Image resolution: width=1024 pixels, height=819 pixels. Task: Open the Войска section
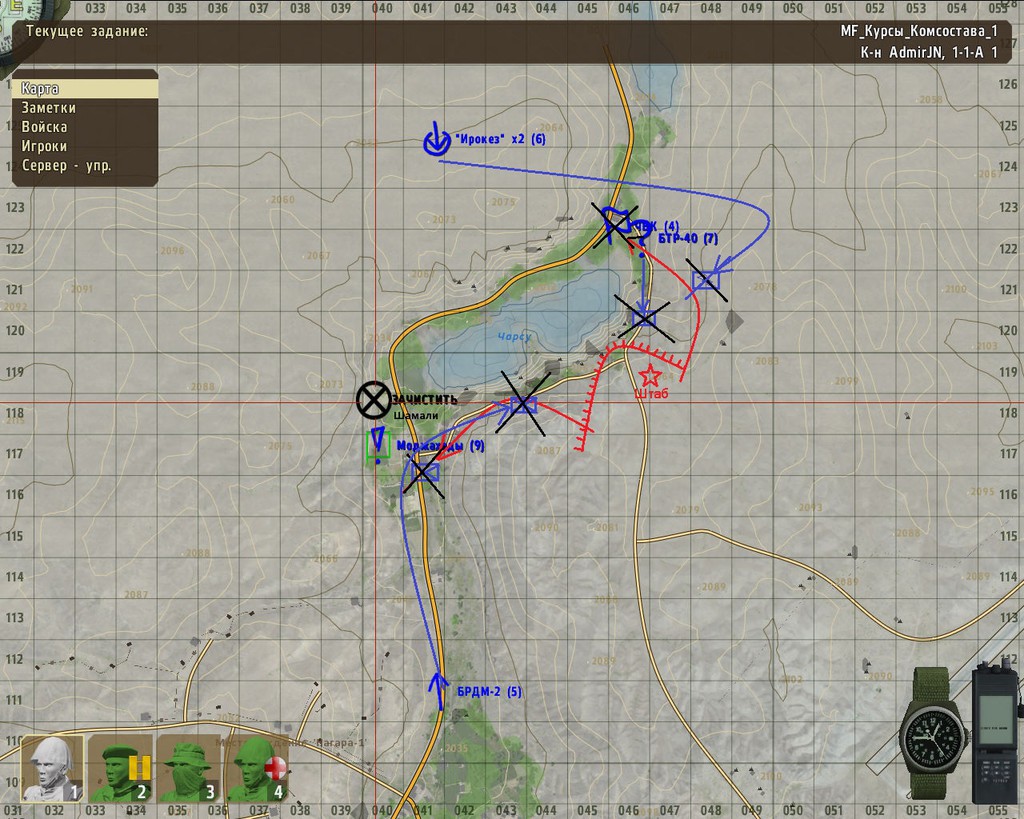coord(85,127)
